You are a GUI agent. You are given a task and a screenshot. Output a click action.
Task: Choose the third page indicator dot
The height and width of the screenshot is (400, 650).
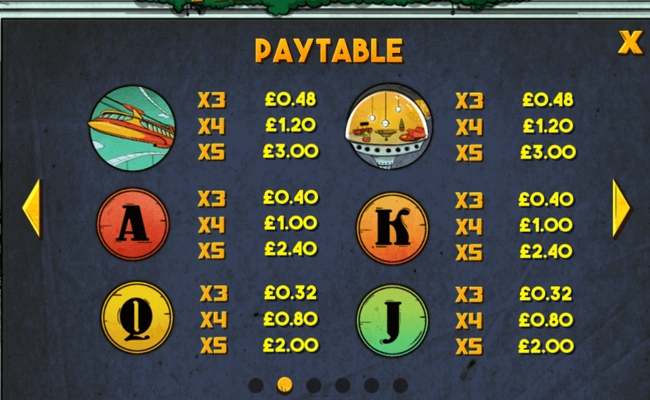(x=313, y=385)
